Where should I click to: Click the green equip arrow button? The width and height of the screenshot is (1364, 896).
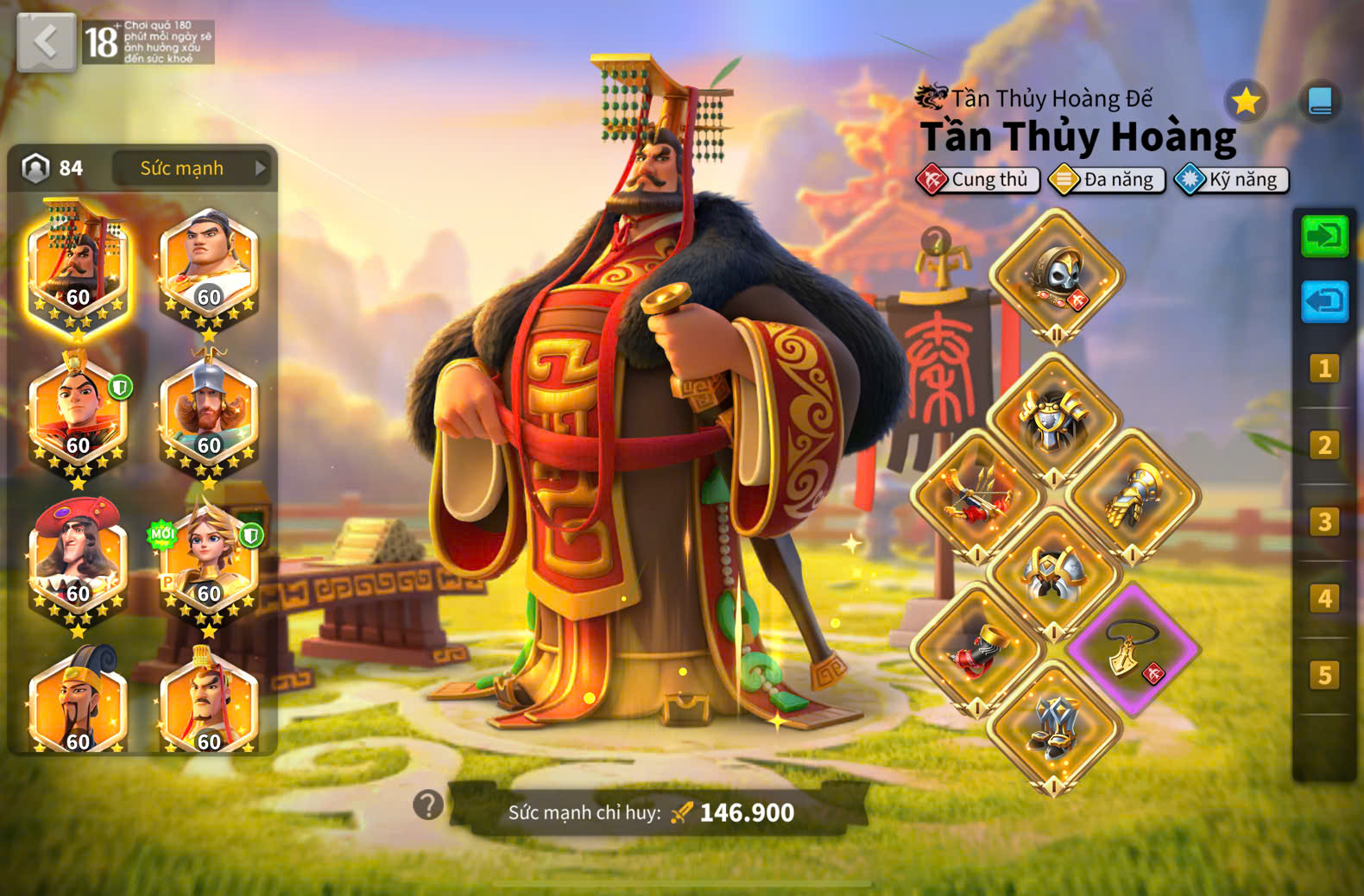1323,237
